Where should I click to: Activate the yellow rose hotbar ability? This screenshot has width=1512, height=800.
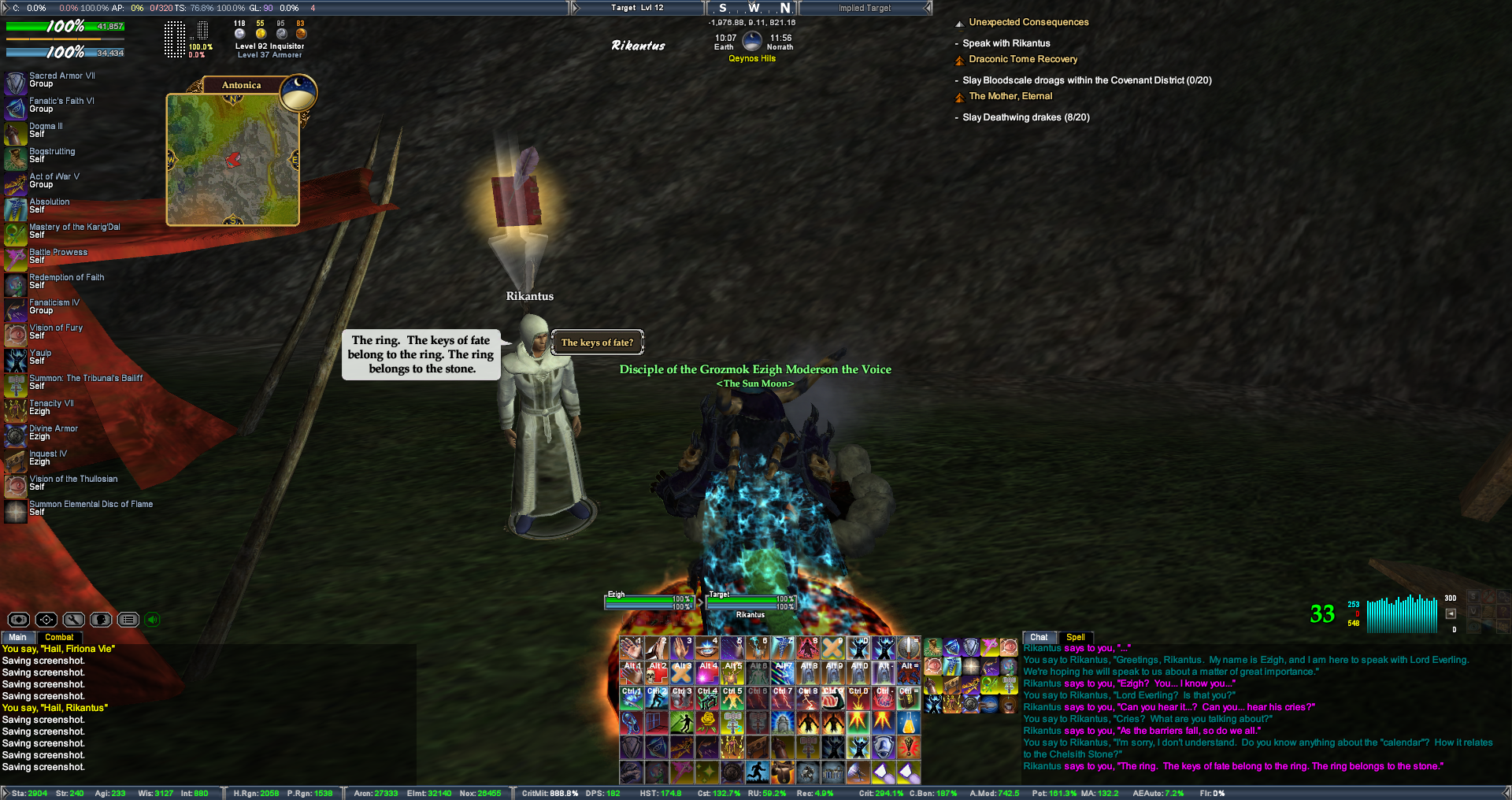click(707, 721)
